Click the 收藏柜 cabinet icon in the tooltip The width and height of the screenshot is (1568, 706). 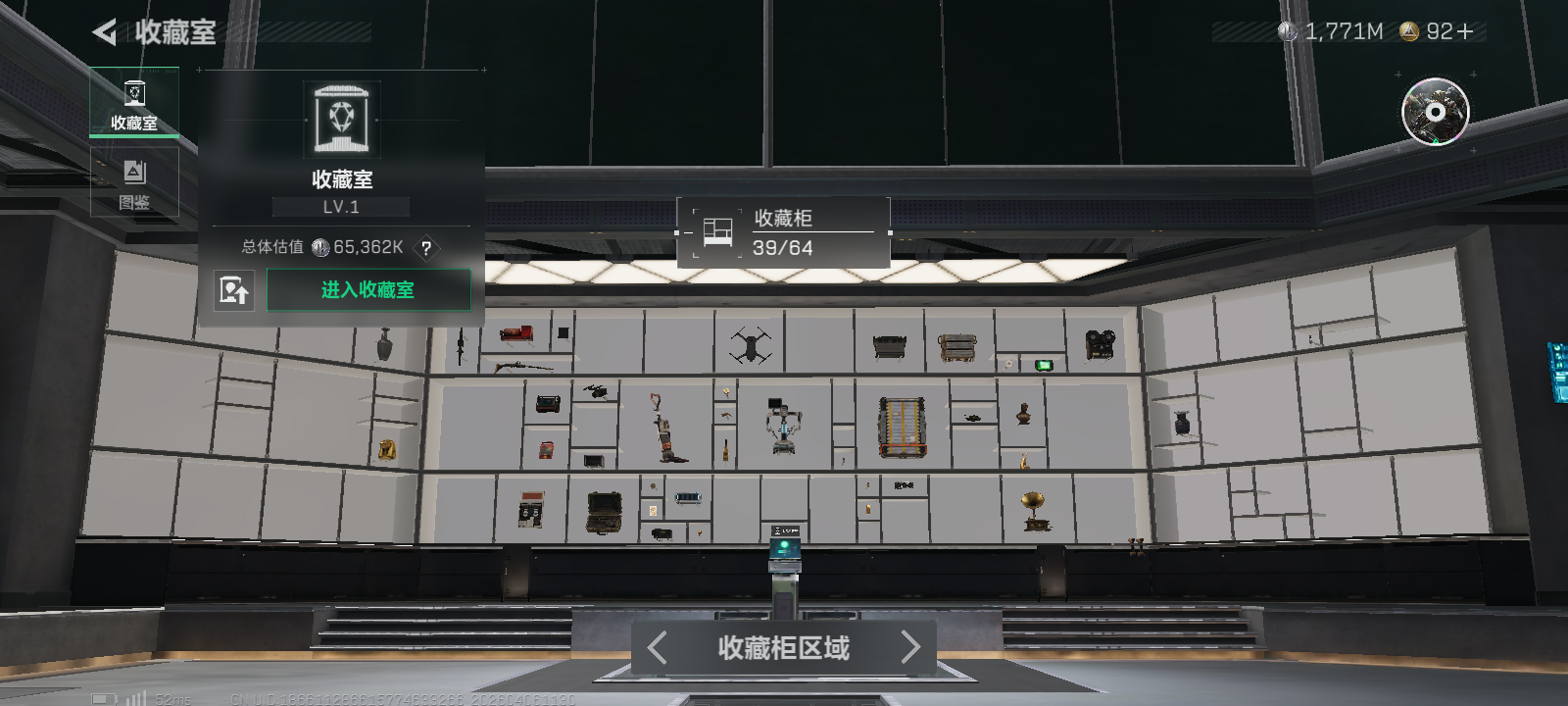pyautogui.click(x=715, y=231)
